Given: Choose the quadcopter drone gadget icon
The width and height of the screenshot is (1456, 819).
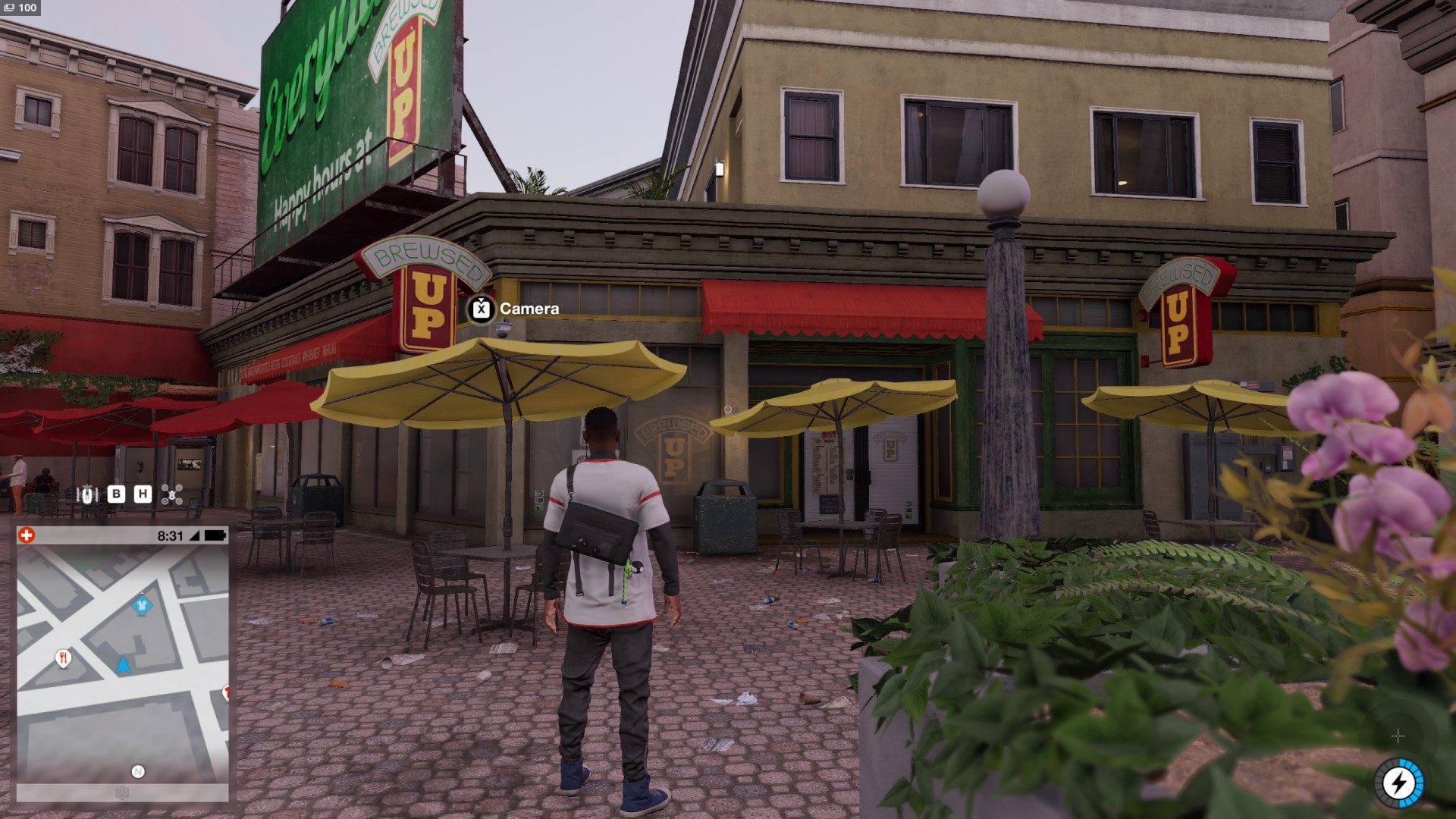Looking at the screenshot, I should (x=172, y=494).
